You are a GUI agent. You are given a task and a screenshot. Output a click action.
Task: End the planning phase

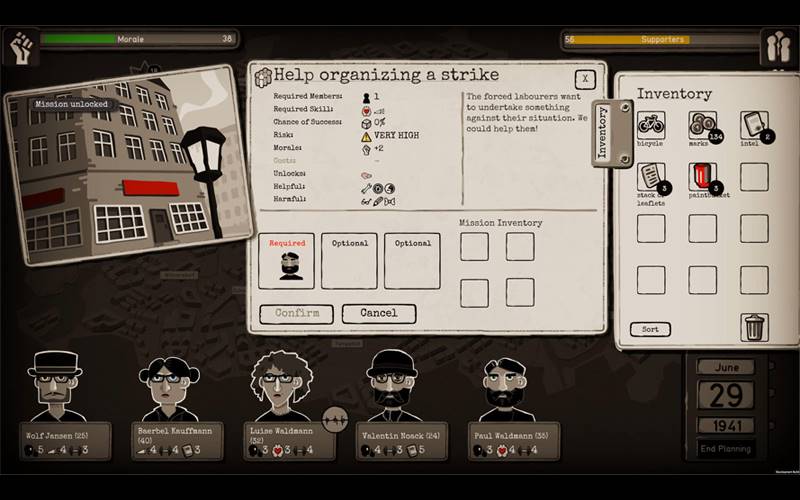725,448
